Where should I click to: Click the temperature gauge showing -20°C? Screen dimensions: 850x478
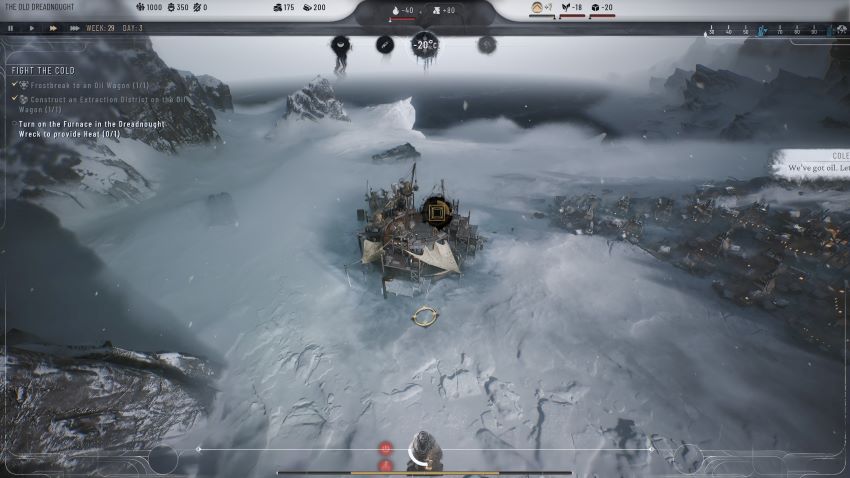pyautogui.click(x=425, y=44)
